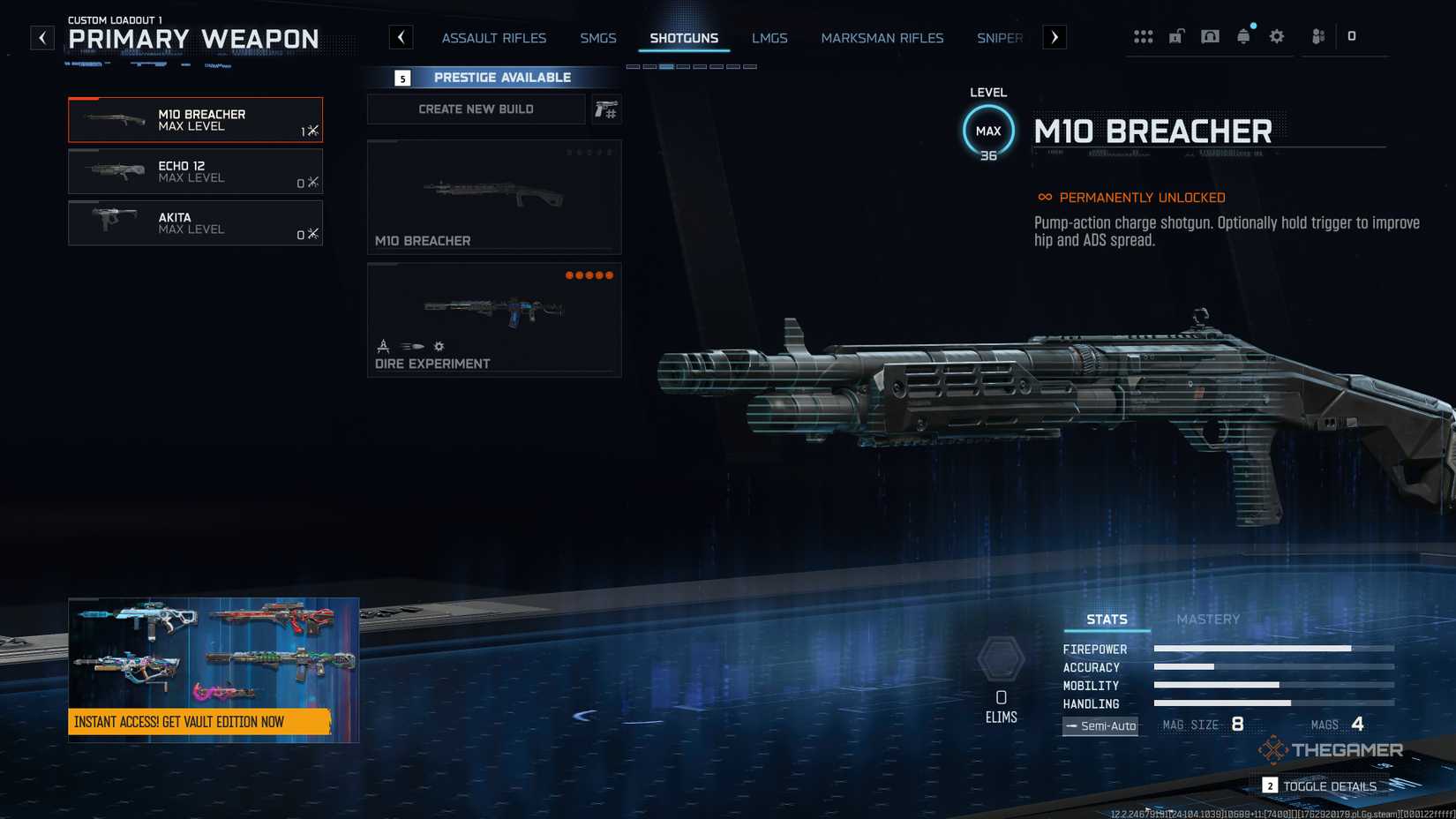This screenshot has height=819, width=1456.
Task: Click the left arrow to previous loadout
Action: (x=41, y=37)
